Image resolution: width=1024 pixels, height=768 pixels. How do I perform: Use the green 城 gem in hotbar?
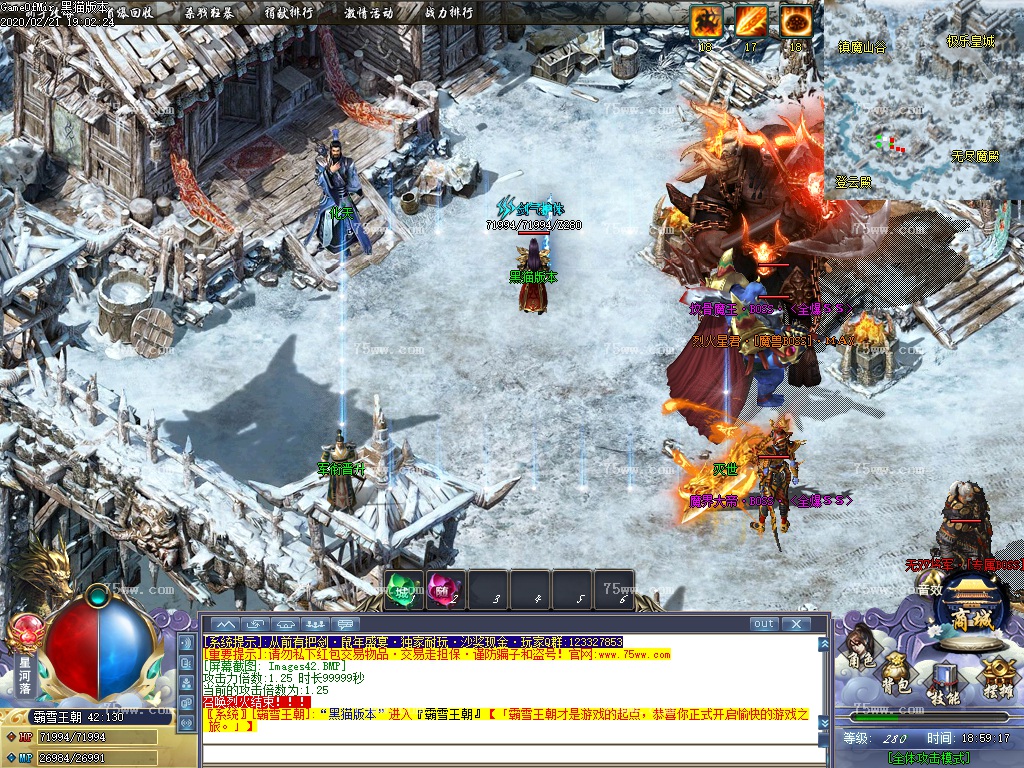tap(402, 589)
